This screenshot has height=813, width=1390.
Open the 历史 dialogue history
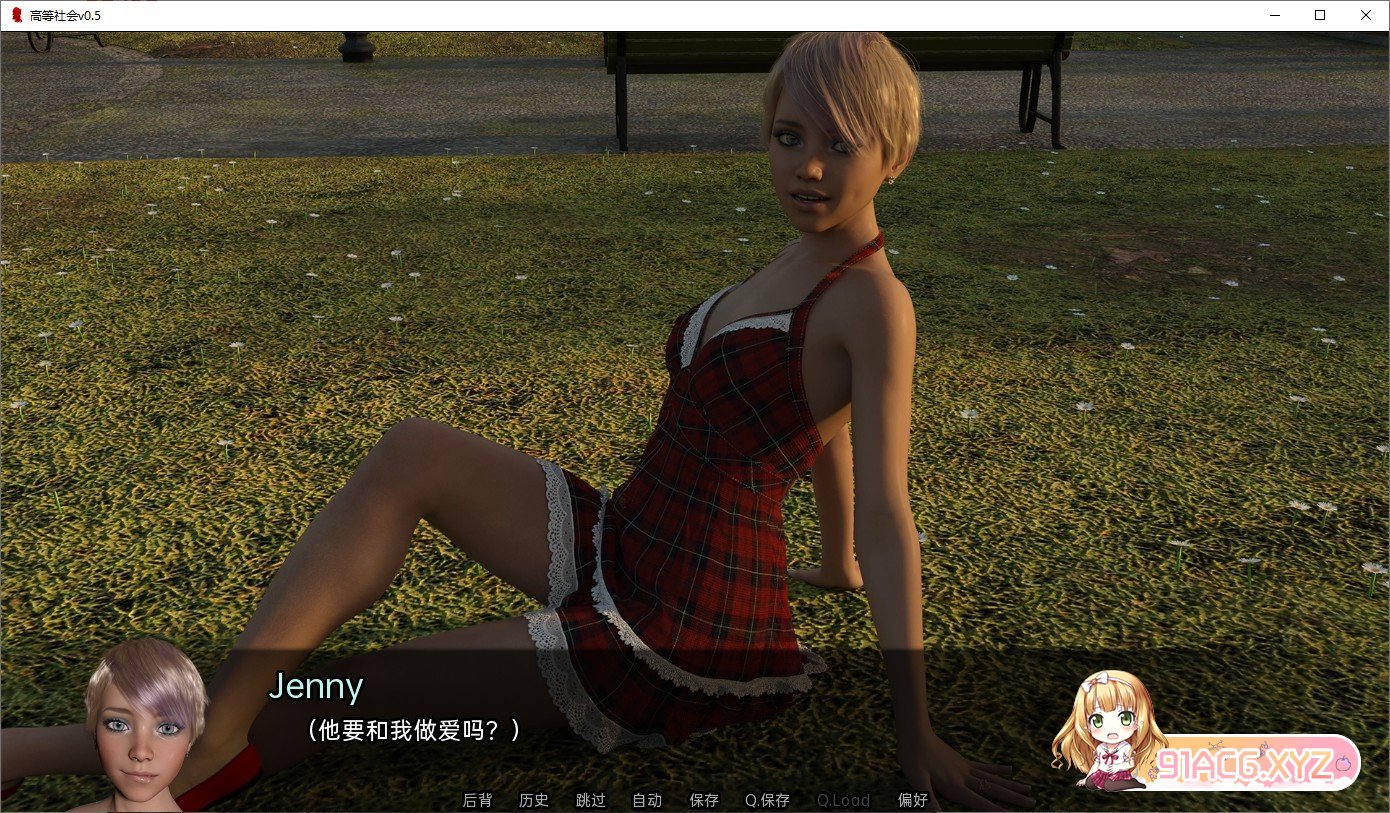tap(534, 800)
